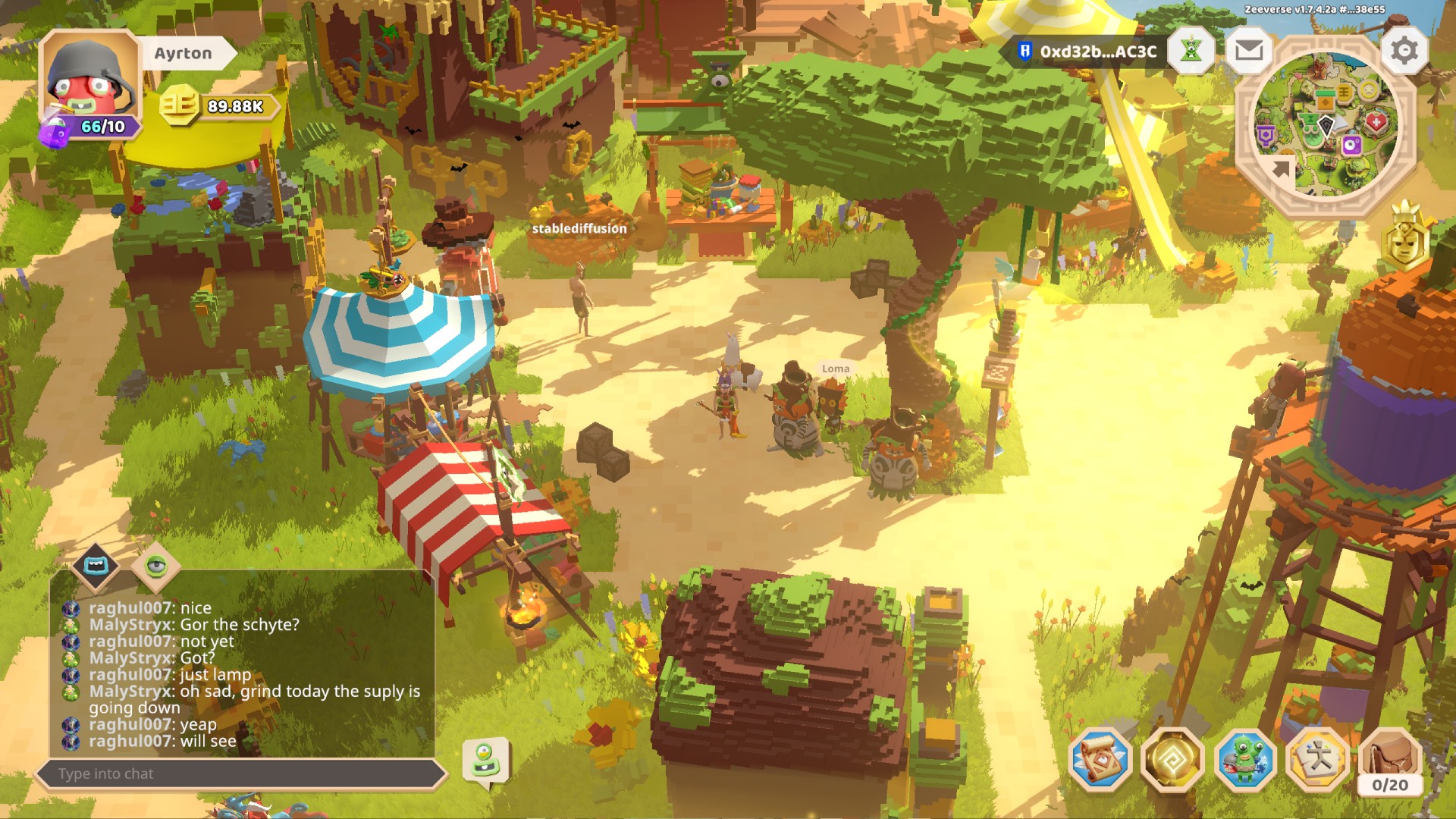Expand the minimap with the arrow button
This screenshot has width=1456, height=819.
coord(1280,169)
